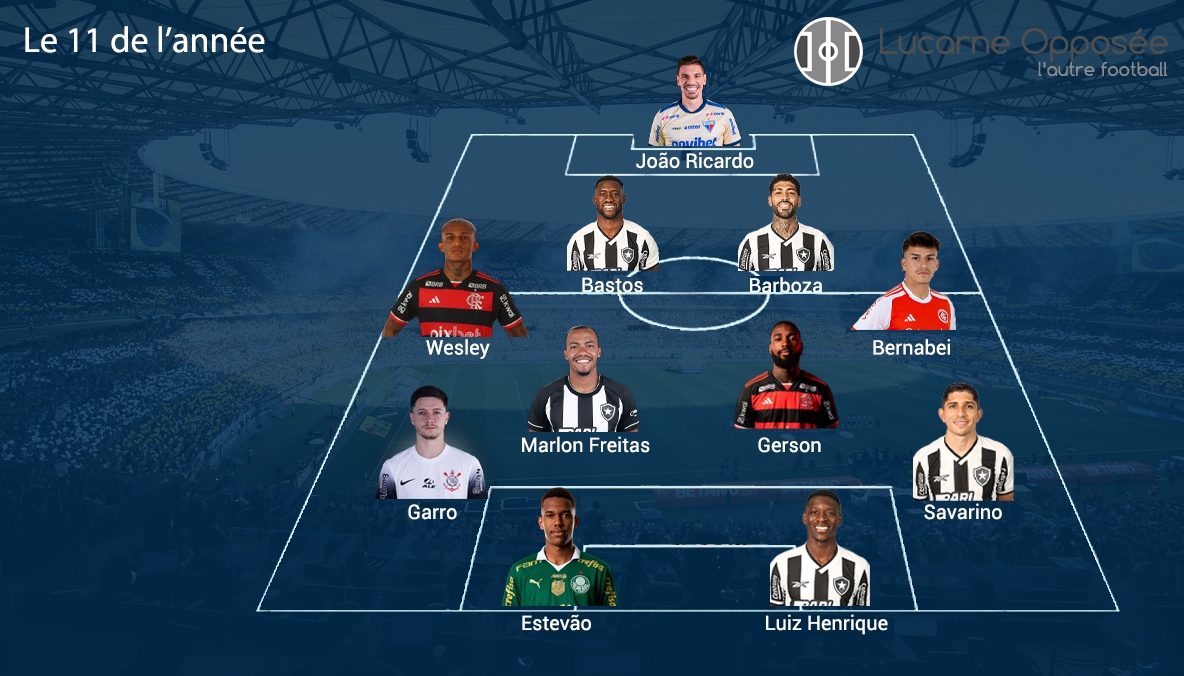Choose midfielder Marlon Freitas
Screen dimensions: 1184x676
click(x=584, y=382)
